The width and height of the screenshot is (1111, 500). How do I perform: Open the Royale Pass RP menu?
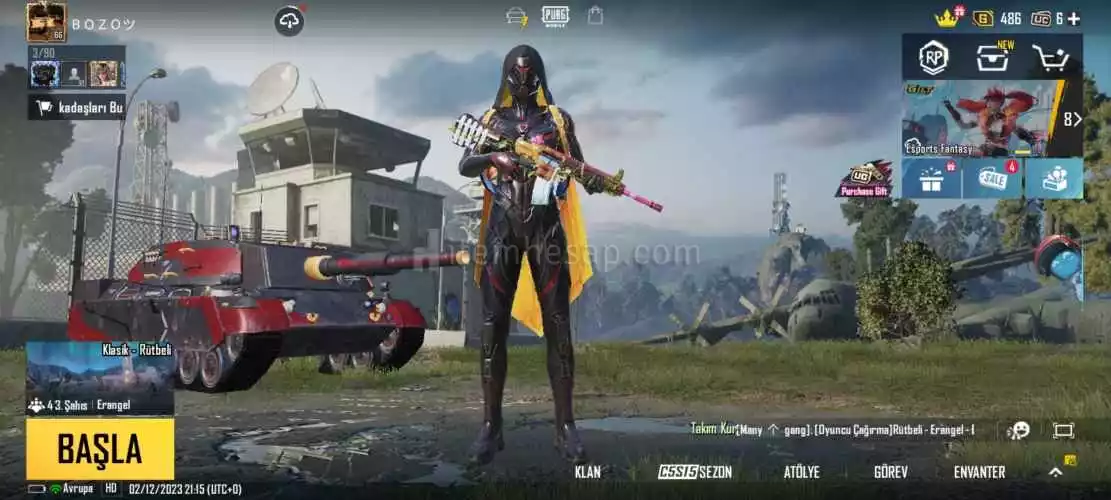point(933,57)
